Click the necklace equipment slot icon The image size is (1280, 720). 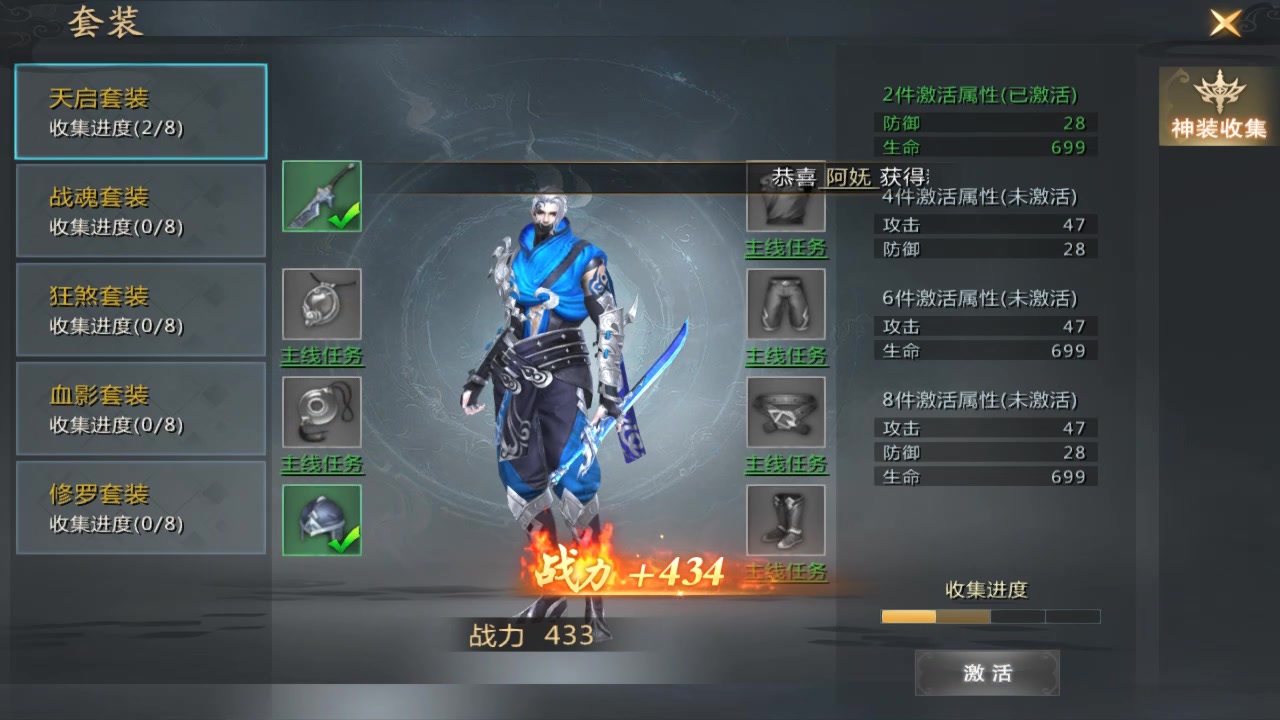click(x=321, y=305)
